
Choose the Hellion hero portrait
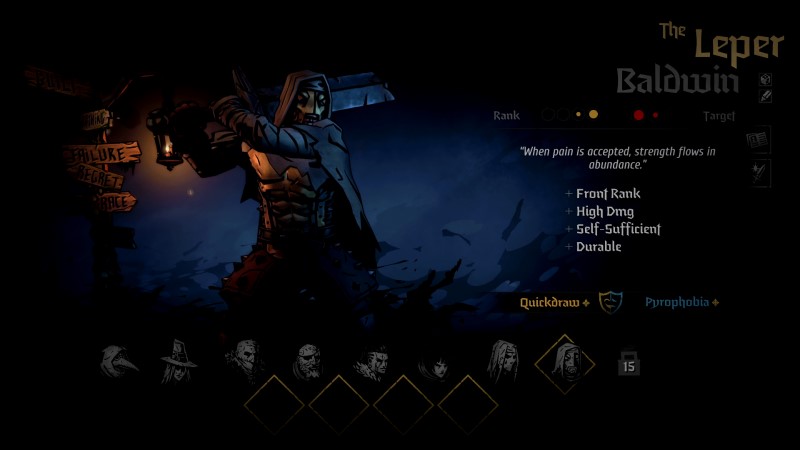pyautogui.click(x=372, y=361)
